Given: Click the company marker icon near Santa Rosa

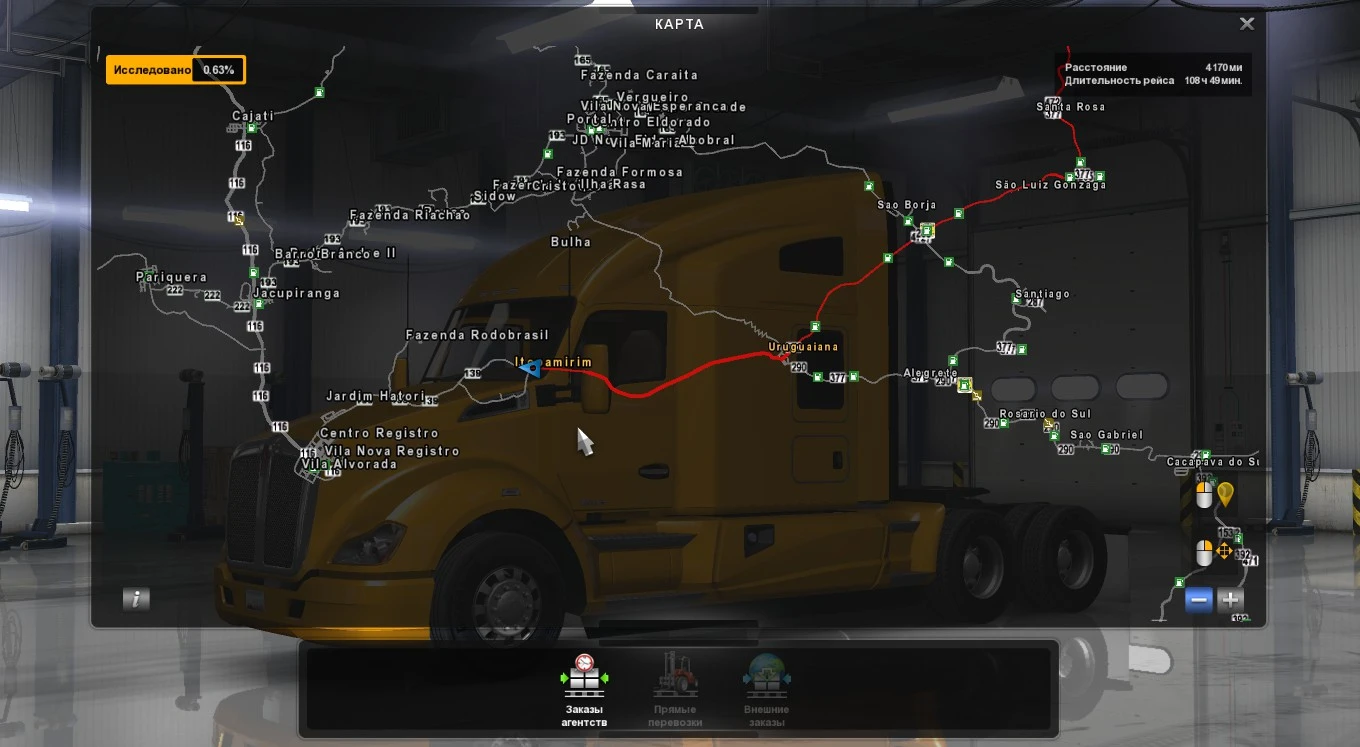Looking at the screenshot, I should (x=1080, y=161).
